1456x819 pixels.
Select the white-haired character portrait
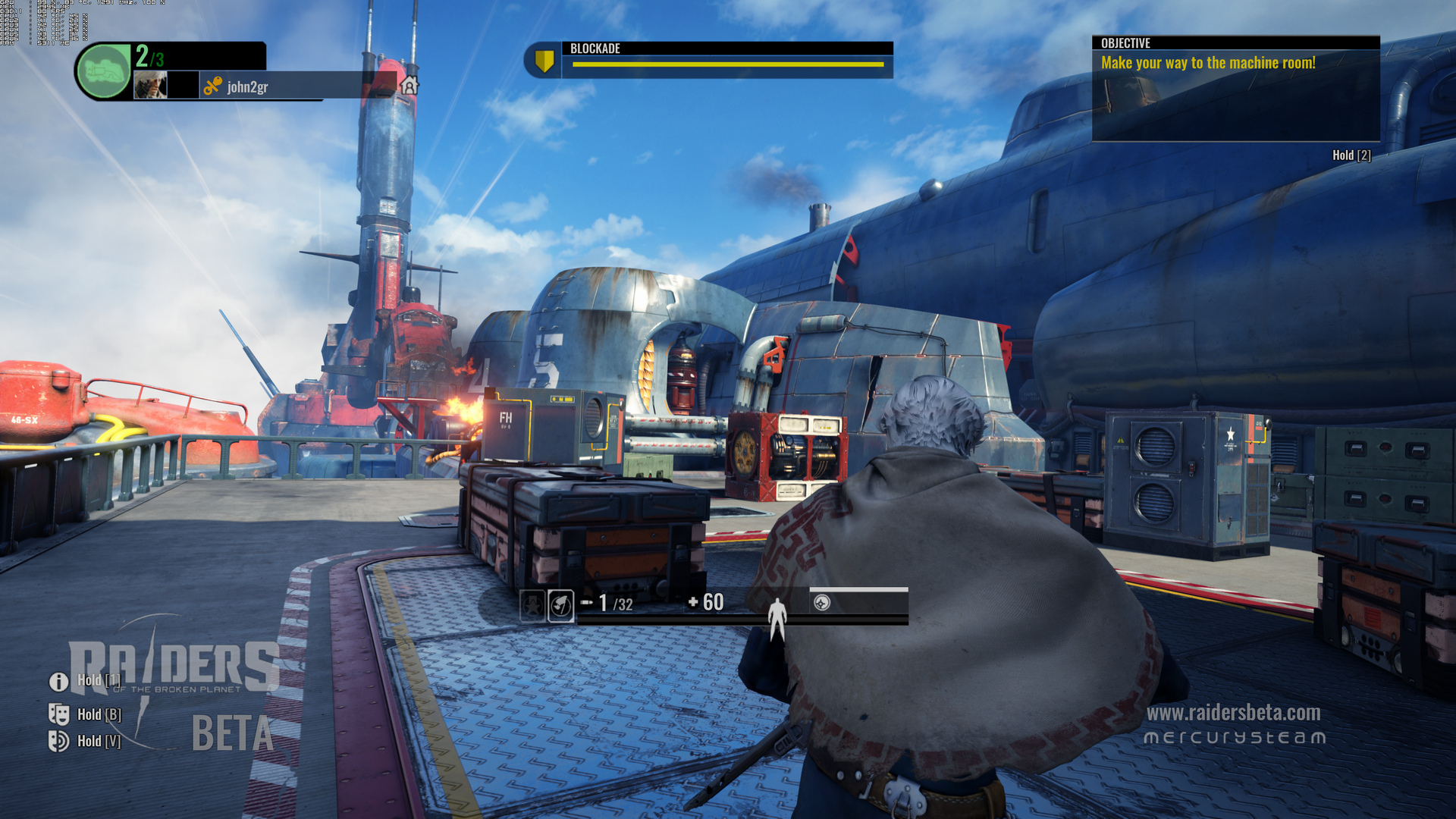point(150,85)
